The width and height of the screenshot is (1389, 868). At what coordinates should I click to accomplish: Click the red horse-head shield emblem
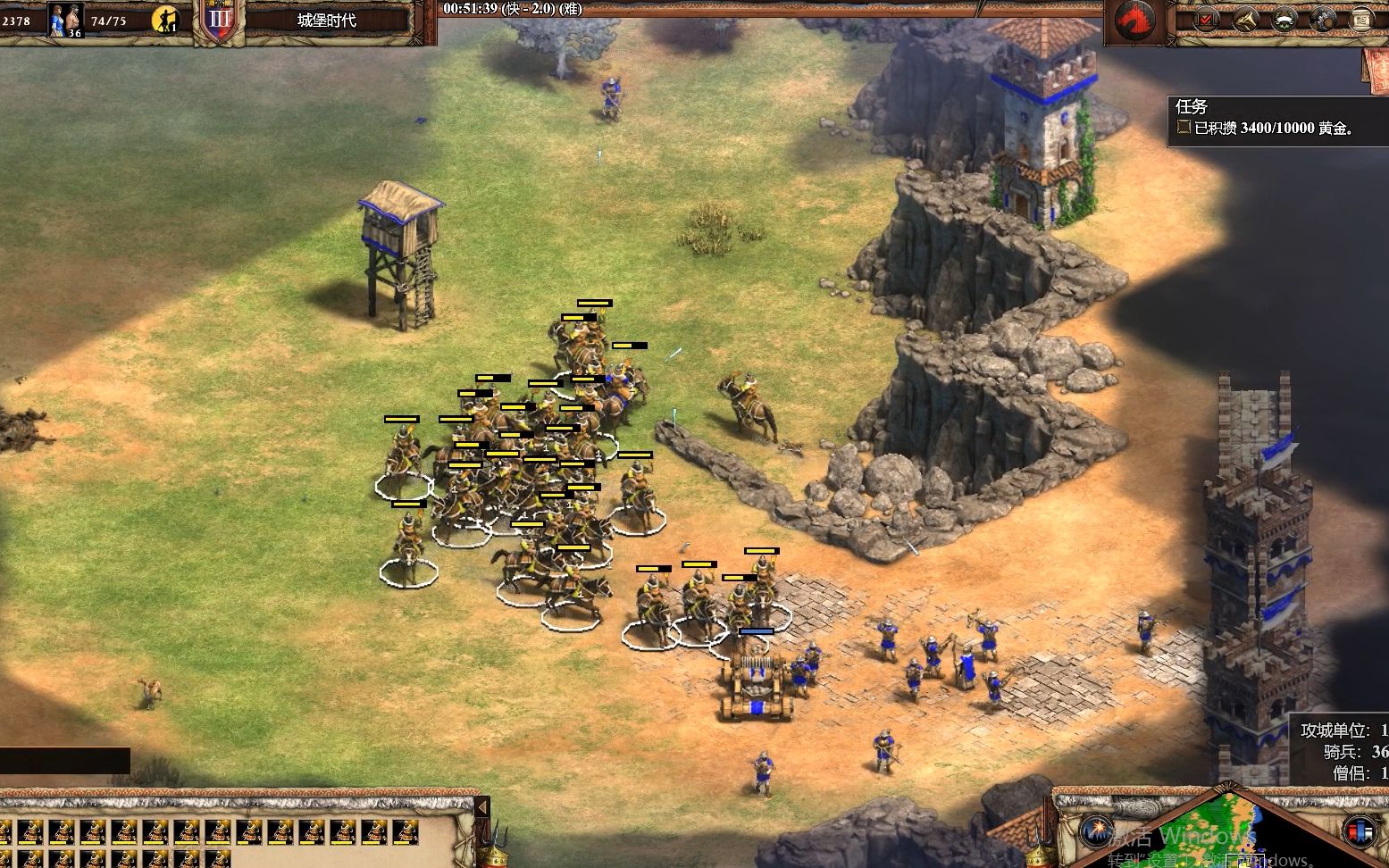(x=1134, y=19)
